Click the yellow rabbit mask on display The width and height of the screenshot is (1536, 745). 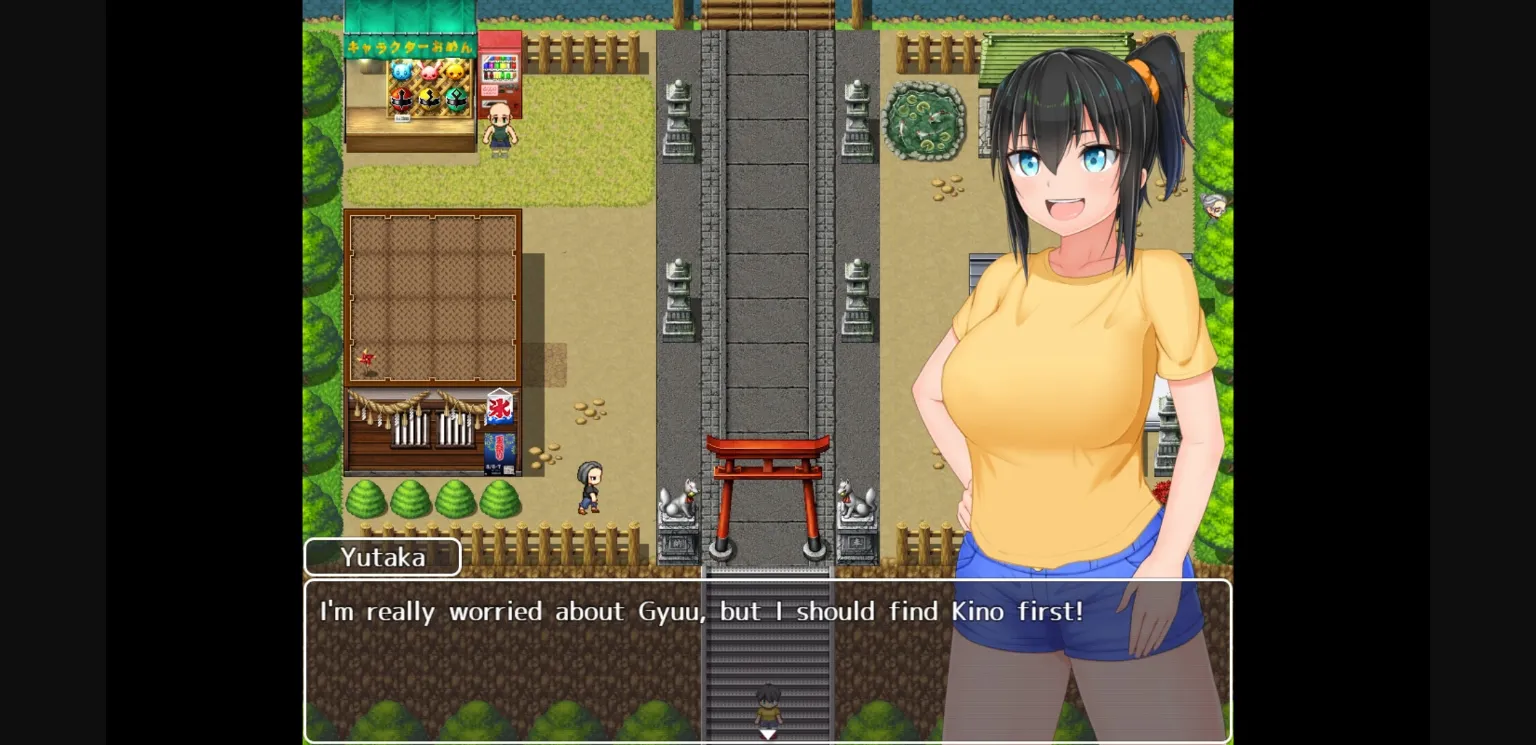455,72
